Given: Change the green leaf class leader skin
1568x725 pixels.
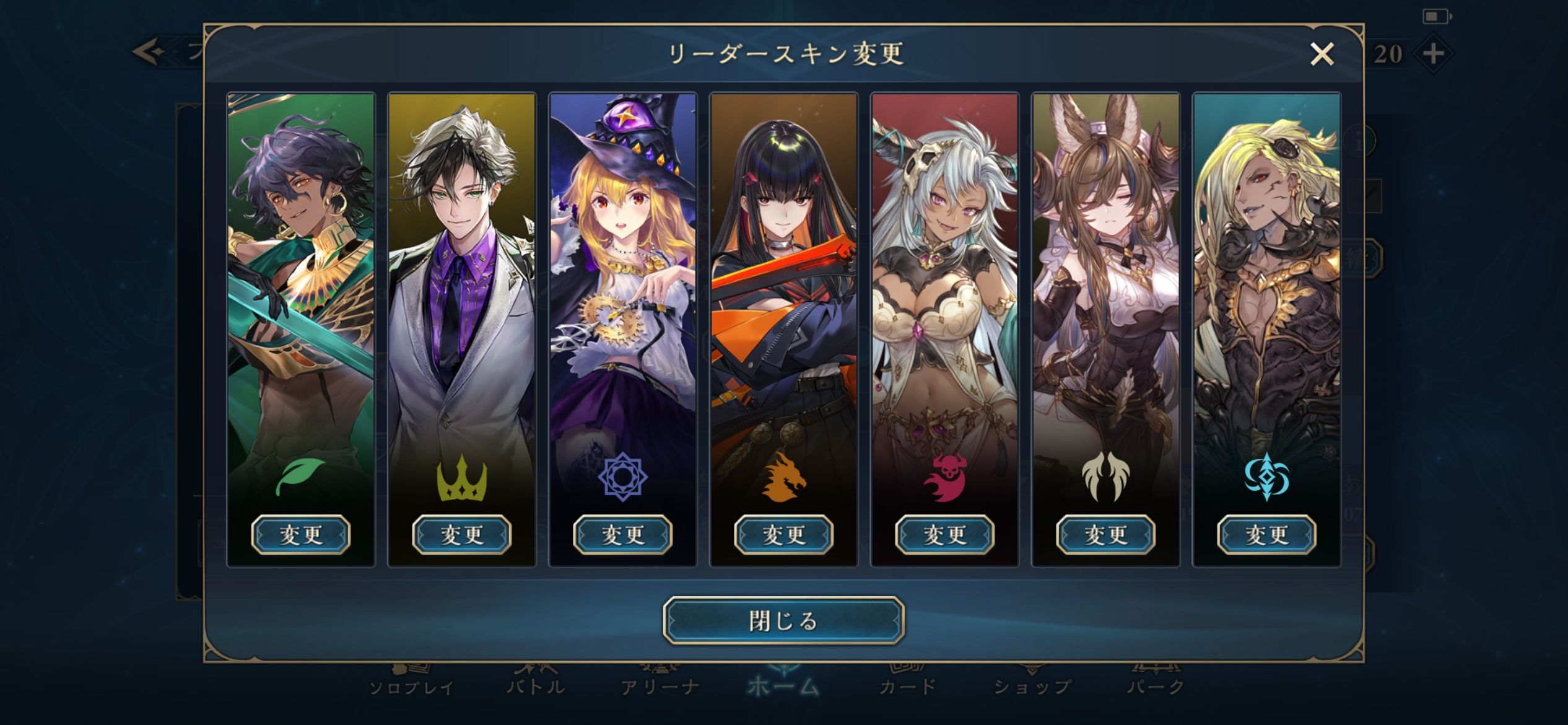Looking at the screenshot, I should (x=301, y=534).
